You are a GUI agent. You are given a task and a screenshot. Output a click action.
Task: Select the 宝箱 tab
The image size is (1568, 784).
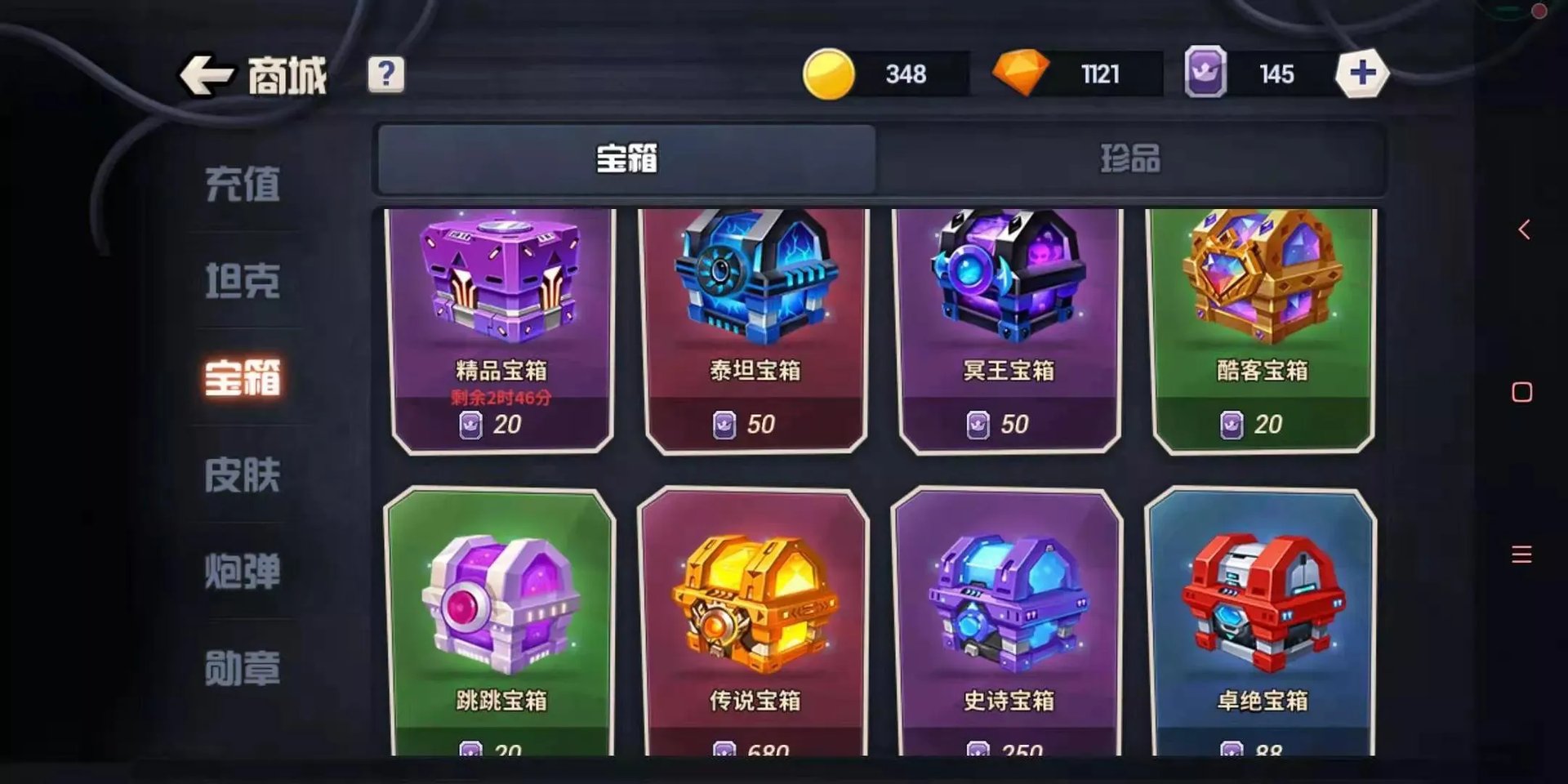(625, 160)
